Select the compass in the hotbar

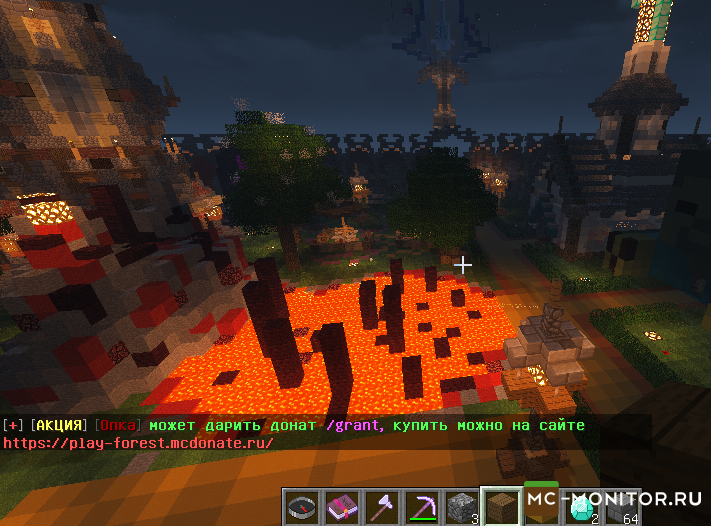pyautogui.click(x=301, y=508)
